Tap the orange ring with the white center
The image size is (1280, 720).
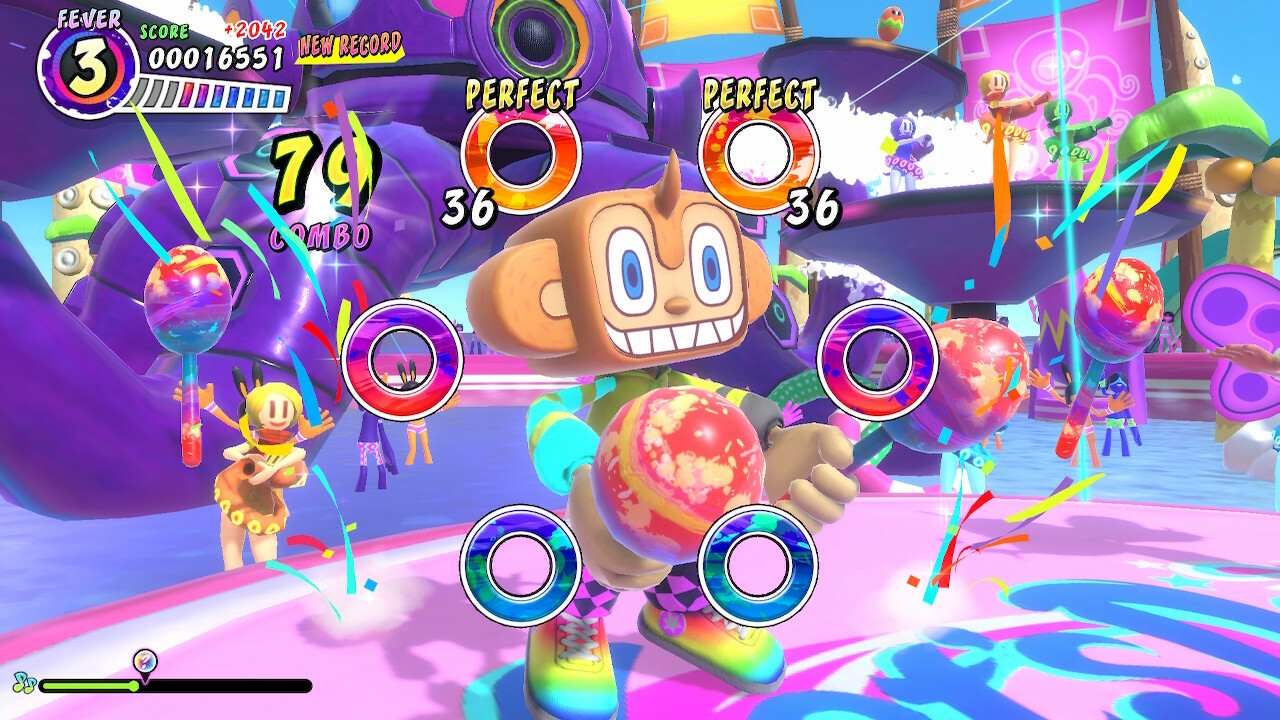(757, 155)
